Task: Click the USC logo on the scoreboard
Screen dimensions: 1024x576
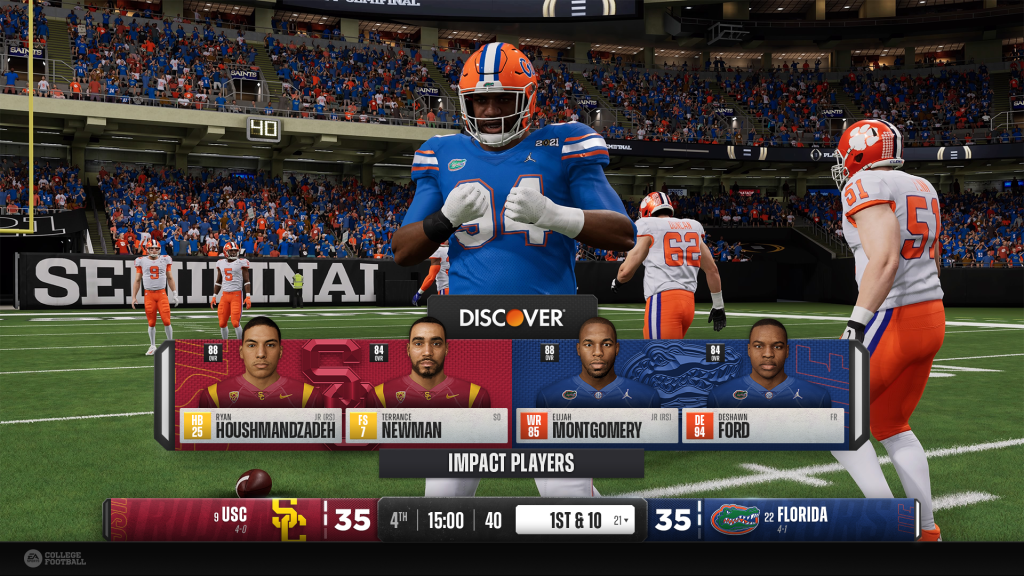Action: (289, 520)
